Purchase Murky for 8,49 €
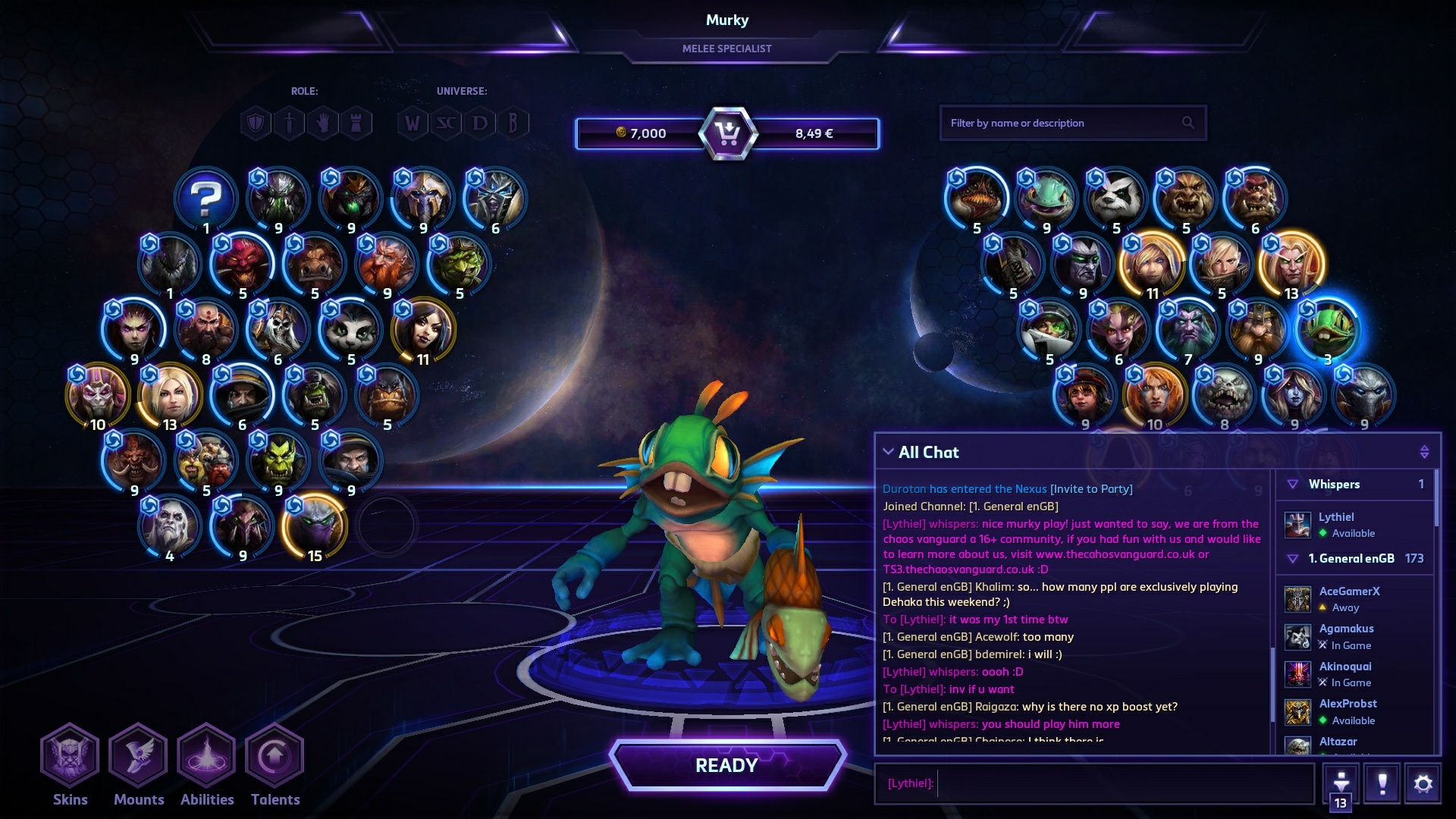This screenshot has width=1456, height=819. [814, 133]
